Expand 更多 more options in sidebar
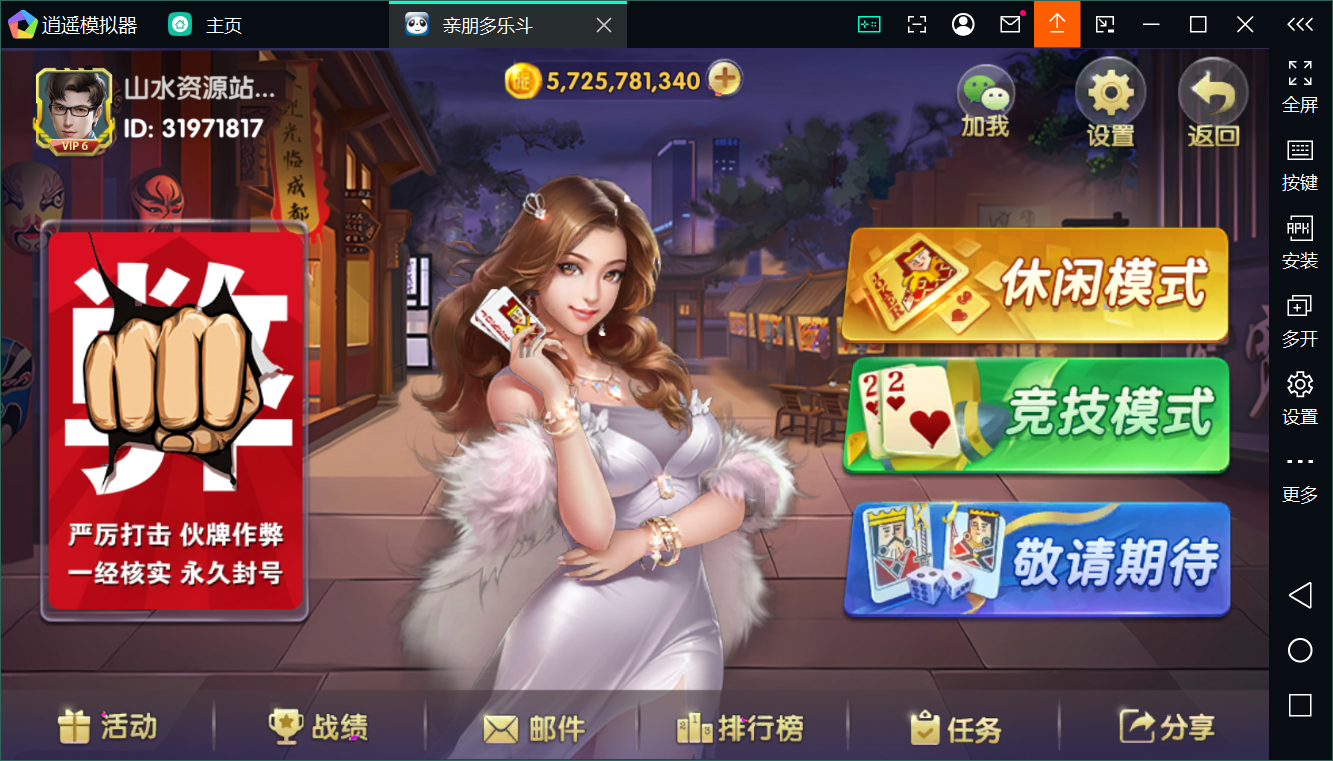 click(x=1299, y=475)
